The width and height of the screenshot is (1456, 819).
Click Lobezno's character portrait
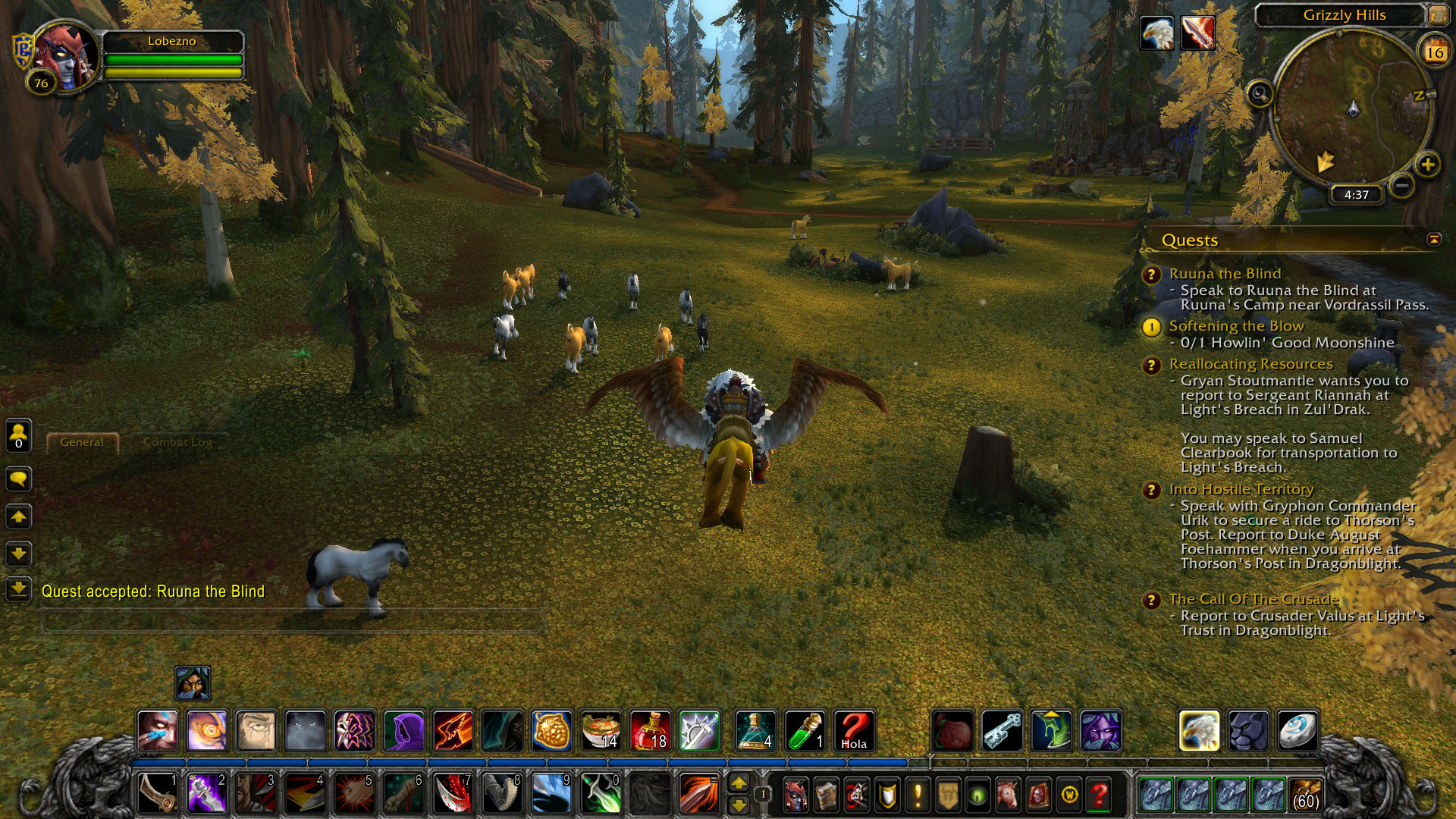tap(65, 57)
